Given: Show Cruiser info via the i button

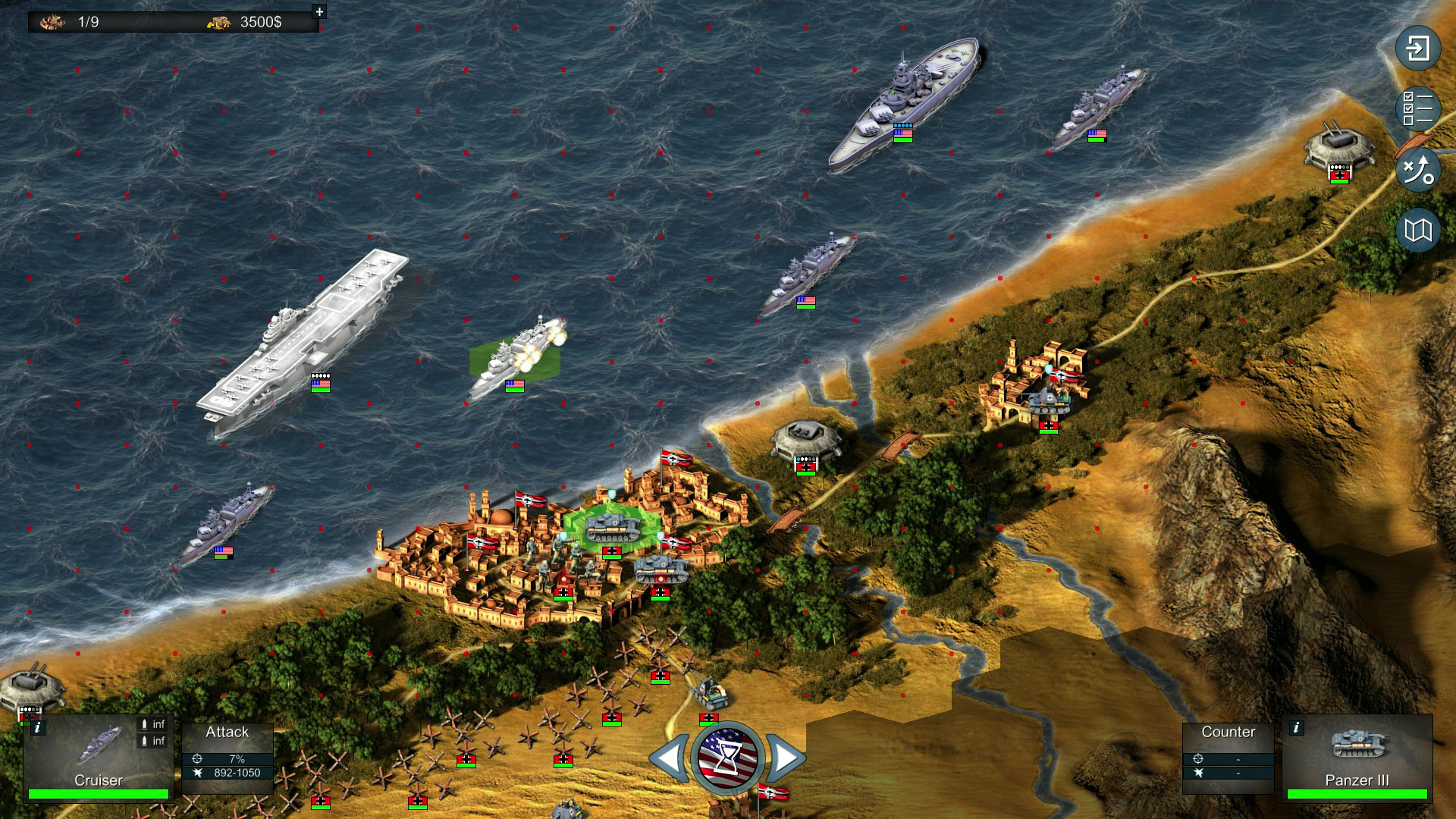Looking at the screenshot, I should (38, 728).
